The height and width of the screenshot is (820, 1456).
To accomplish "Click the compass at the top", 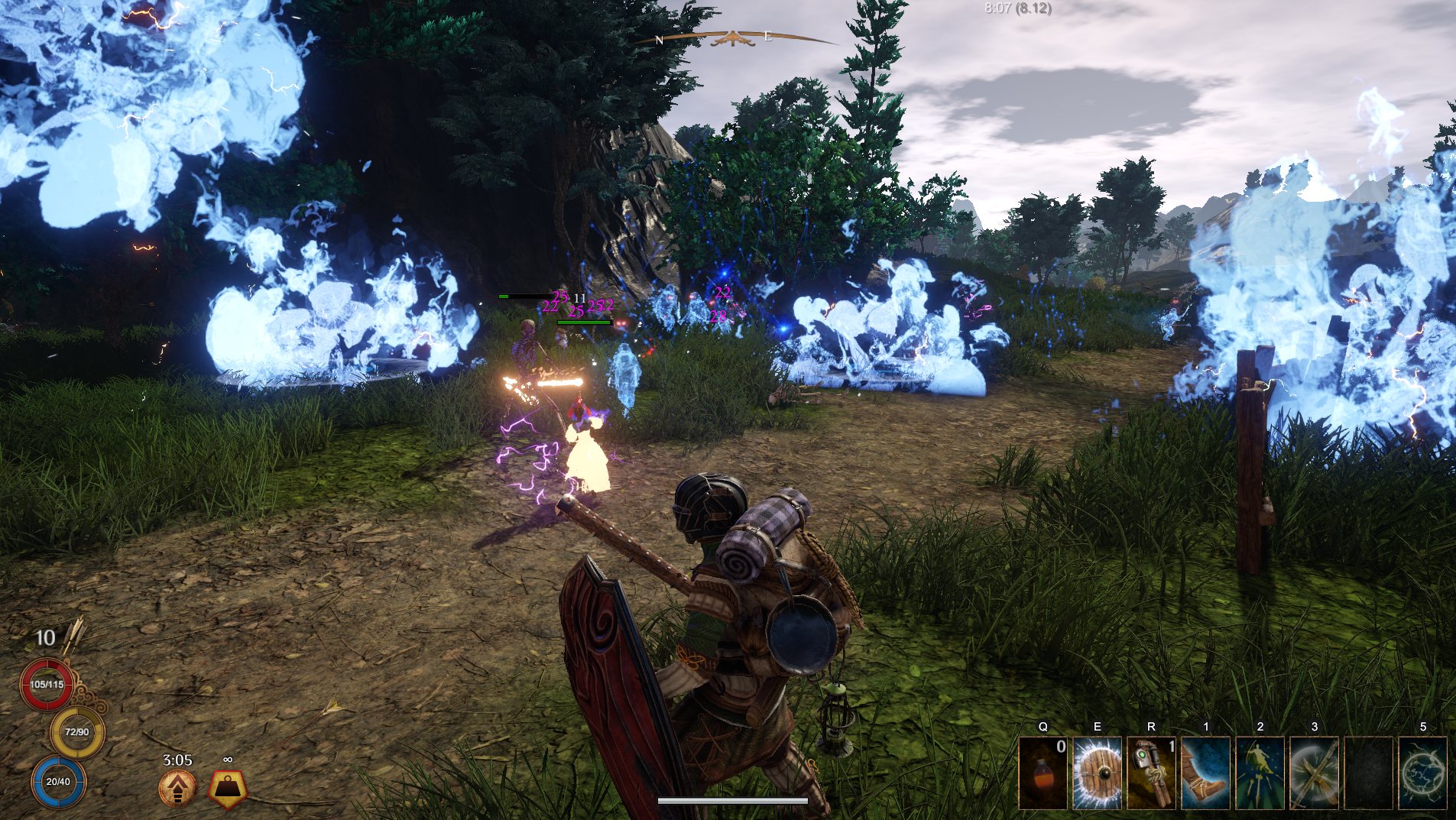I will pyautogui.click(x=732, y=38).
